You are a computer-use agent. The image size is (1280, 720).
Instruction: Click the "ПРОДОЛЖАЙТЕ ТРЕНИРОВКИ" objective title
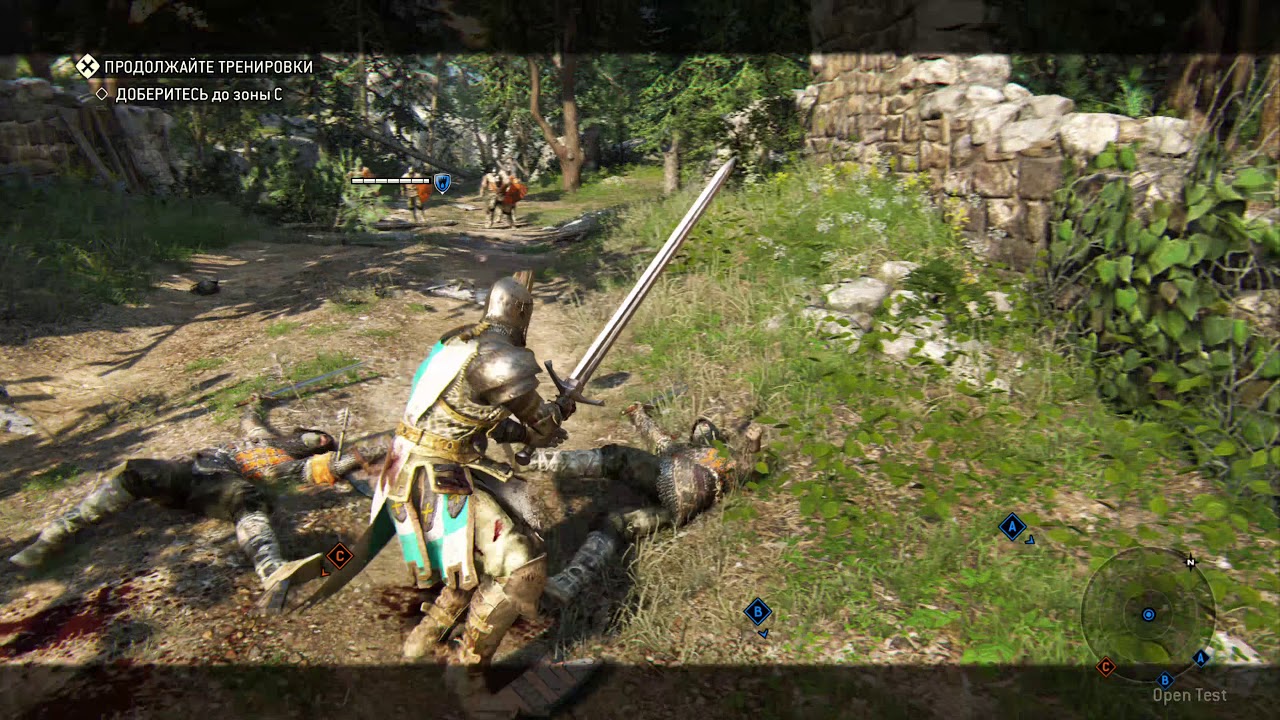click(208, 67)
